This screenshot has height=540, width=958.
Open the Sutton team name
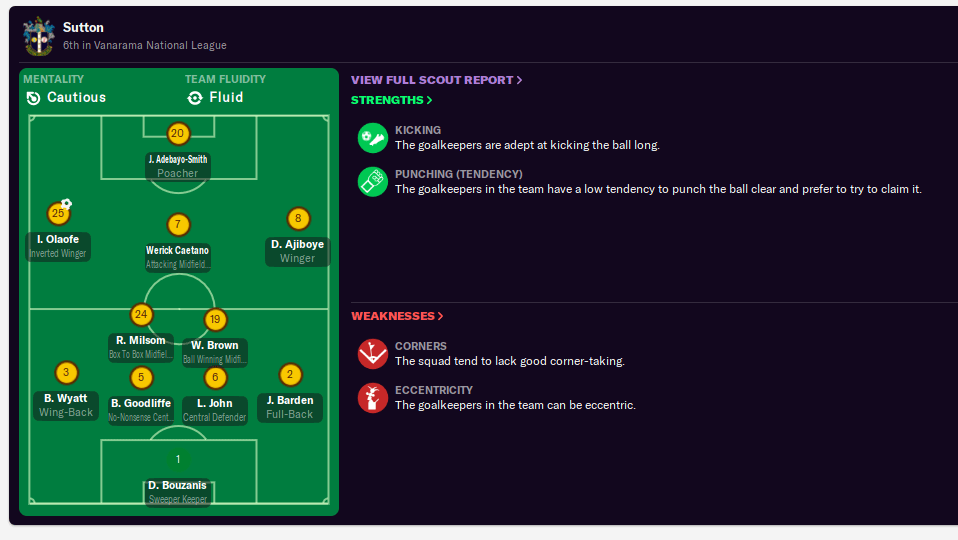pos(83,27)
